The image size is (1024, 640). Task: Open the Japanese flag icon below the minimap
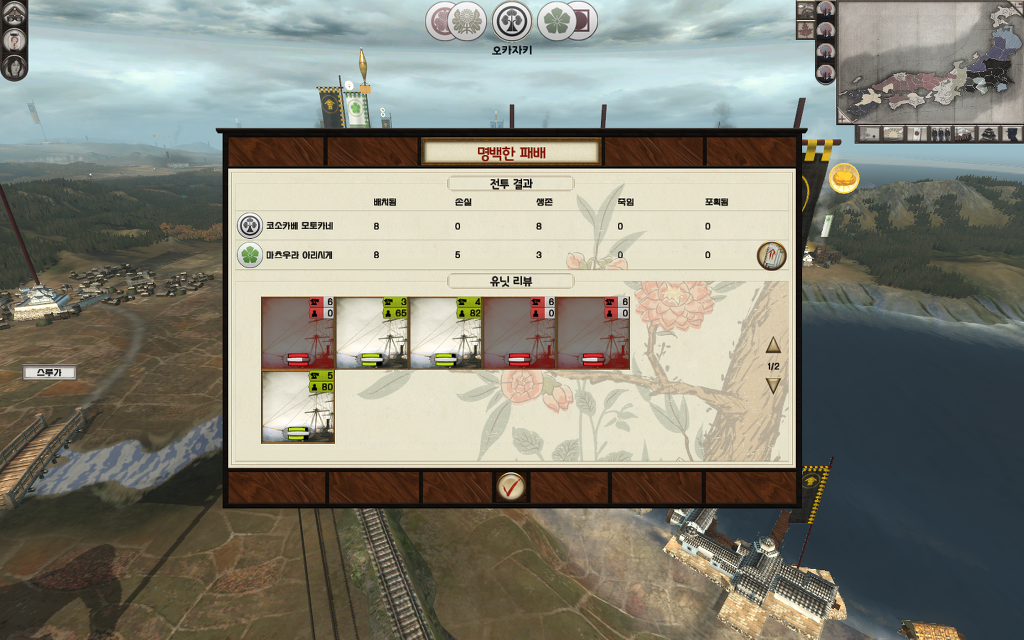[917, 133]
